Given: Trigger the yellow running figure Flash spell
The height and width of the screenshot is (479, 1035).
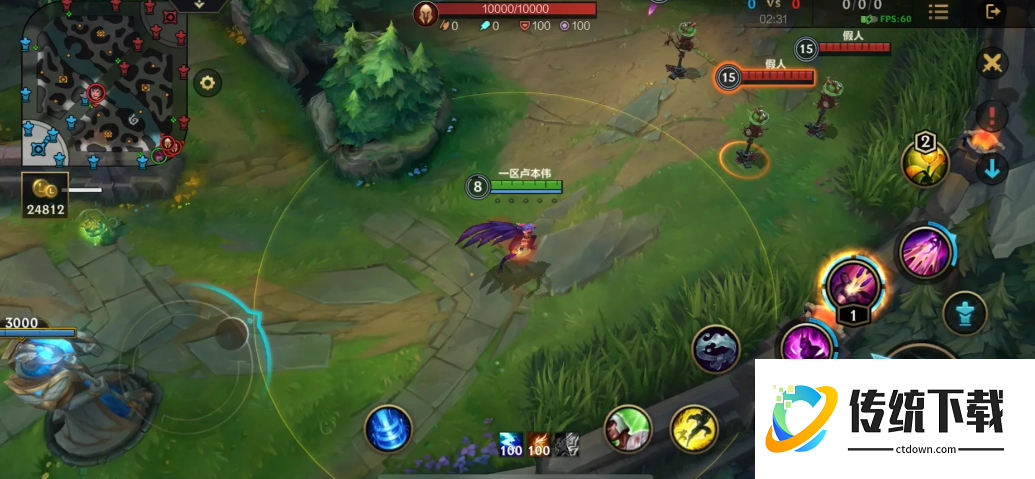Looking at the screenshot, I should pyautogui.click(x=694, y=429).
